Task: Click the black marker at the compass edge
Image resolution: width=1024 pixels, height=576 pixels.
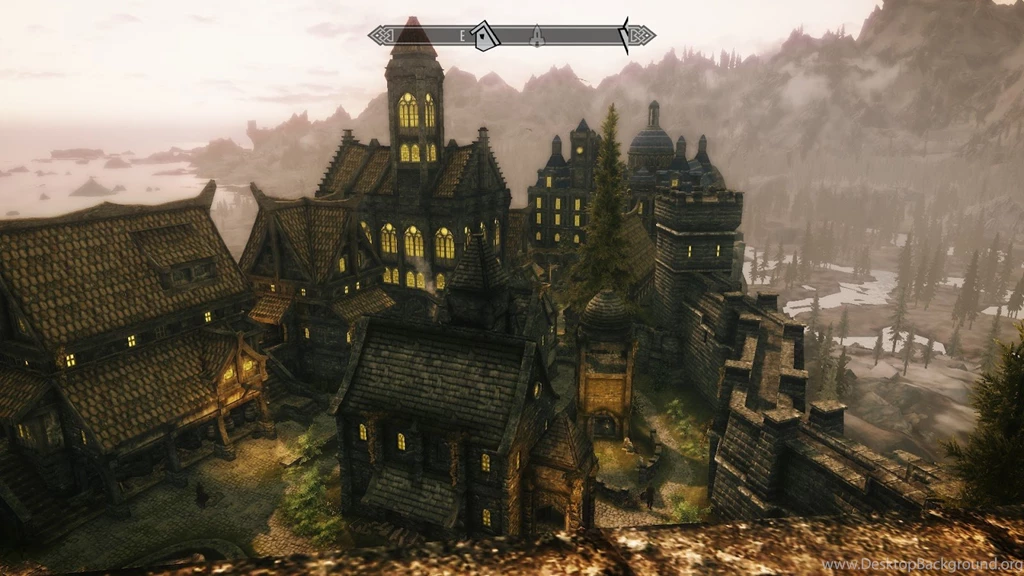Action: click(625, 35)
